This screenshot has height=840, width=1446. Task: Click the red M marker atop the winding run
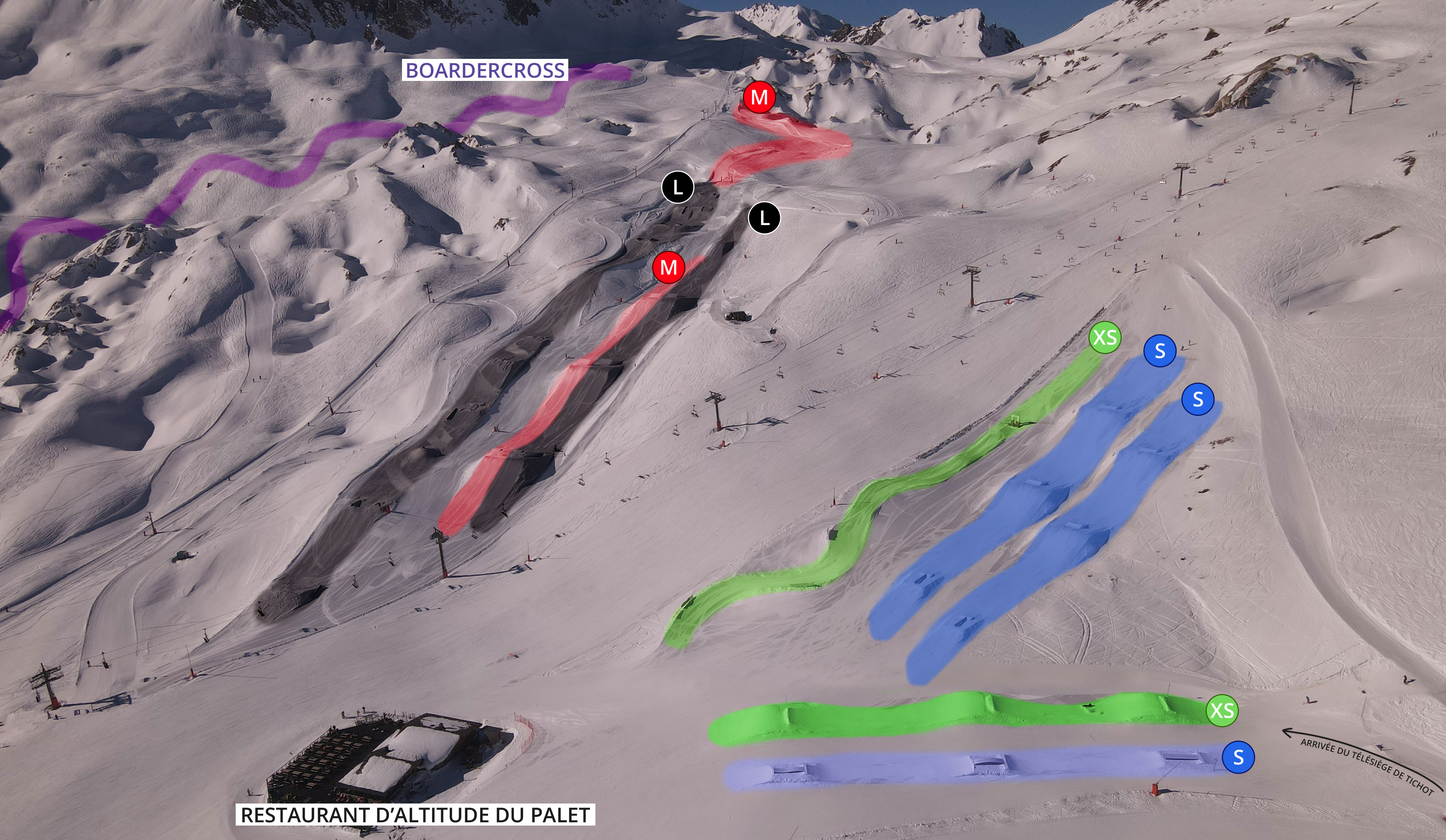[x=759, y=97]
